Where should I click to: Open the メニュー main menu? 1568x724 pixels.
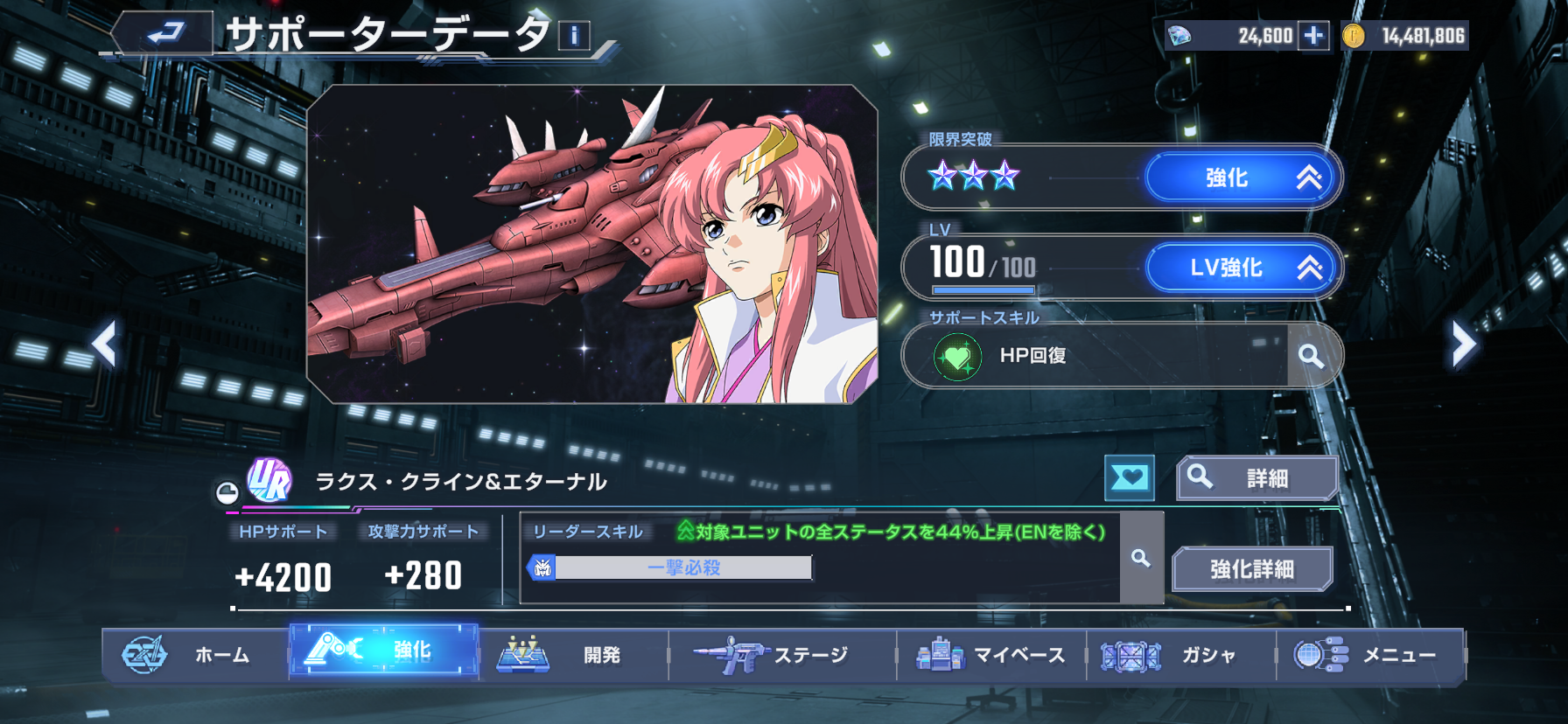tap(1370, 655)
